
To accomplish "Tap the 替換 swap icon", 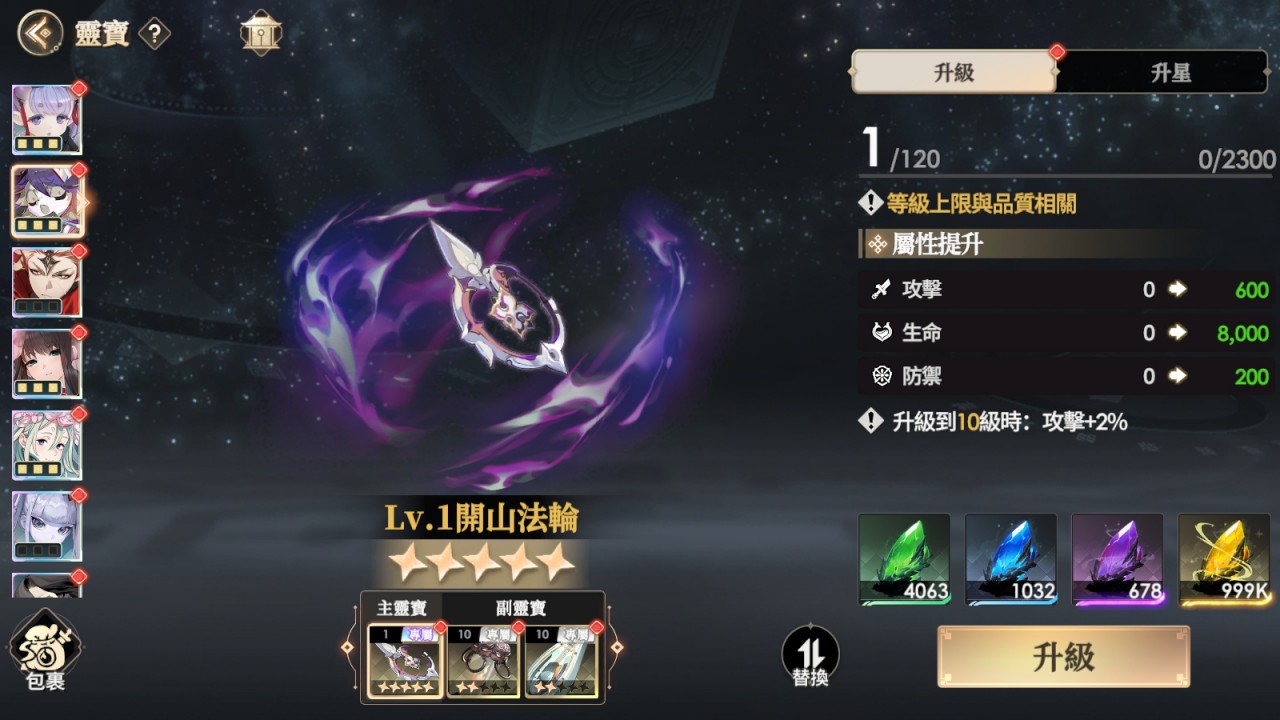I will [x=808, y=654].
